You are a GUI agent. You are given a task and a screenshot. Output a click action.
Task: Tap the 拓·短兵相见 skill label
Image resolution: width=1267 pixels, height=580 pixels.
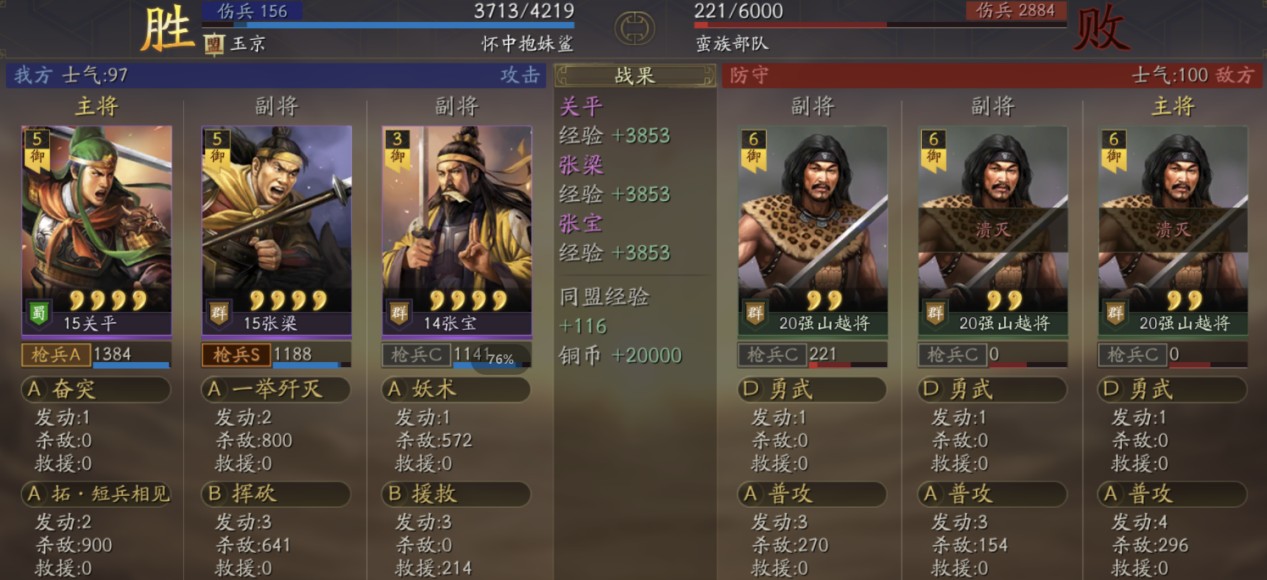(x=95, y=493)
